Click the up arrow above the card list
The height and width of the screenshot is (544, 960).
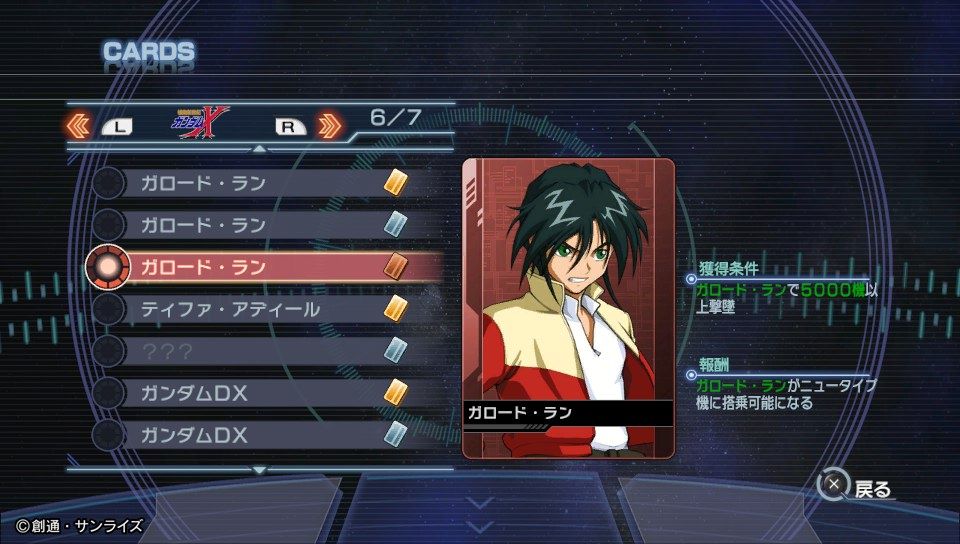260,148
